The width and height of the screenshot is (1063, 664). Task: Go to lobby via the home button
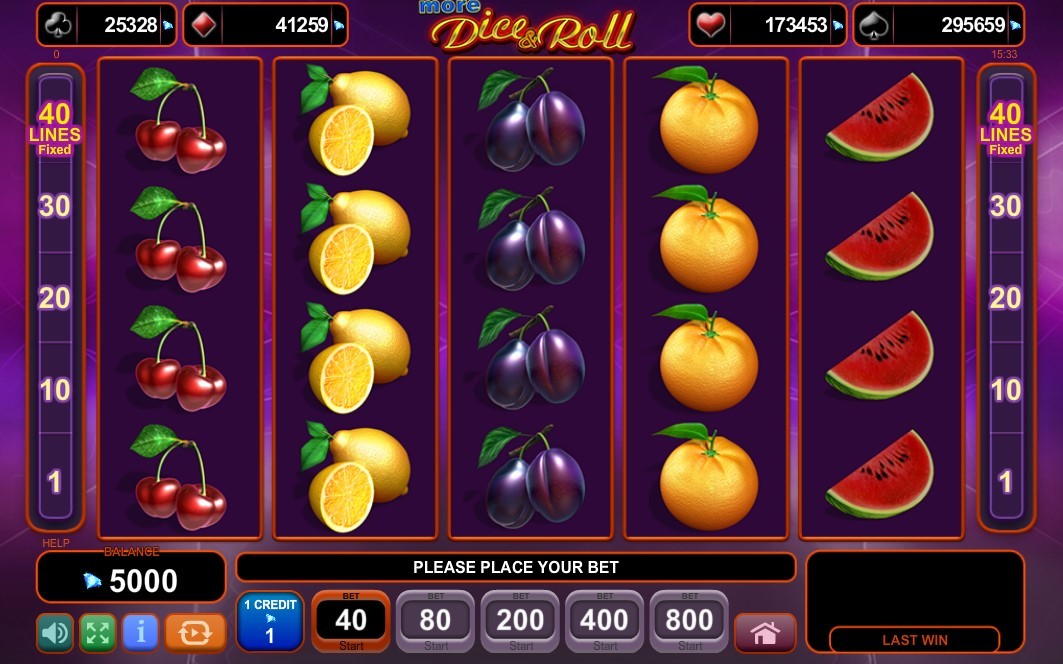[765, 633]
